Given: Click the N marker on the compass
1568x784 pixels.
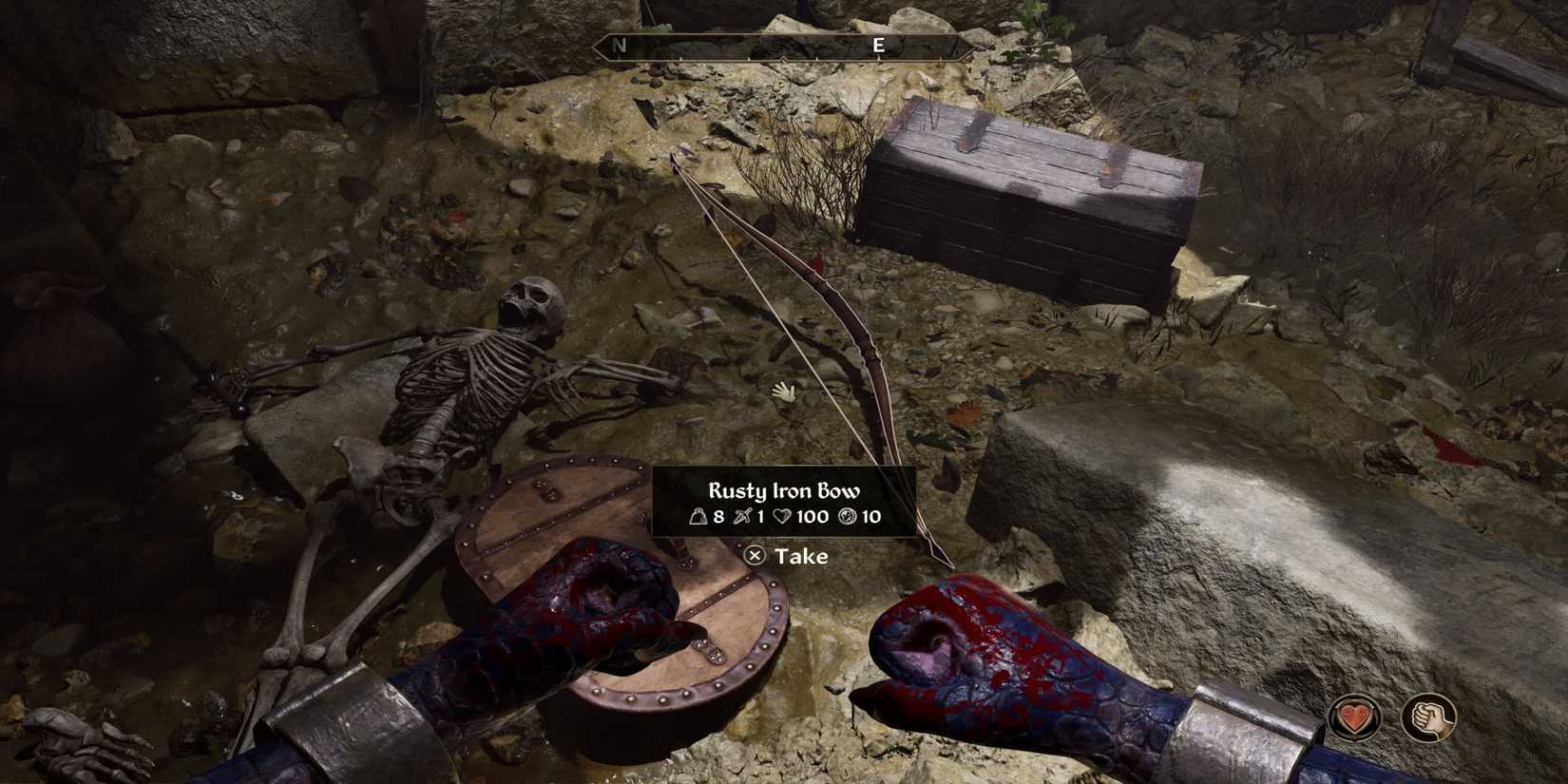Looking at the screenshot, I should (618, 44).
